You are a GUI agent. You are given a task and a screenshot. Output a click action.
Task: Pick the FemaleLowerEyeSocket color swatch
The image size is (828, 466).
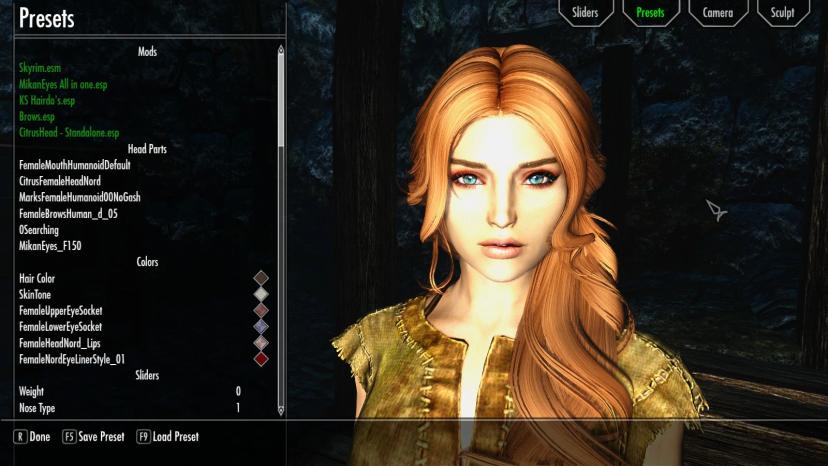(x=261, y=327)
